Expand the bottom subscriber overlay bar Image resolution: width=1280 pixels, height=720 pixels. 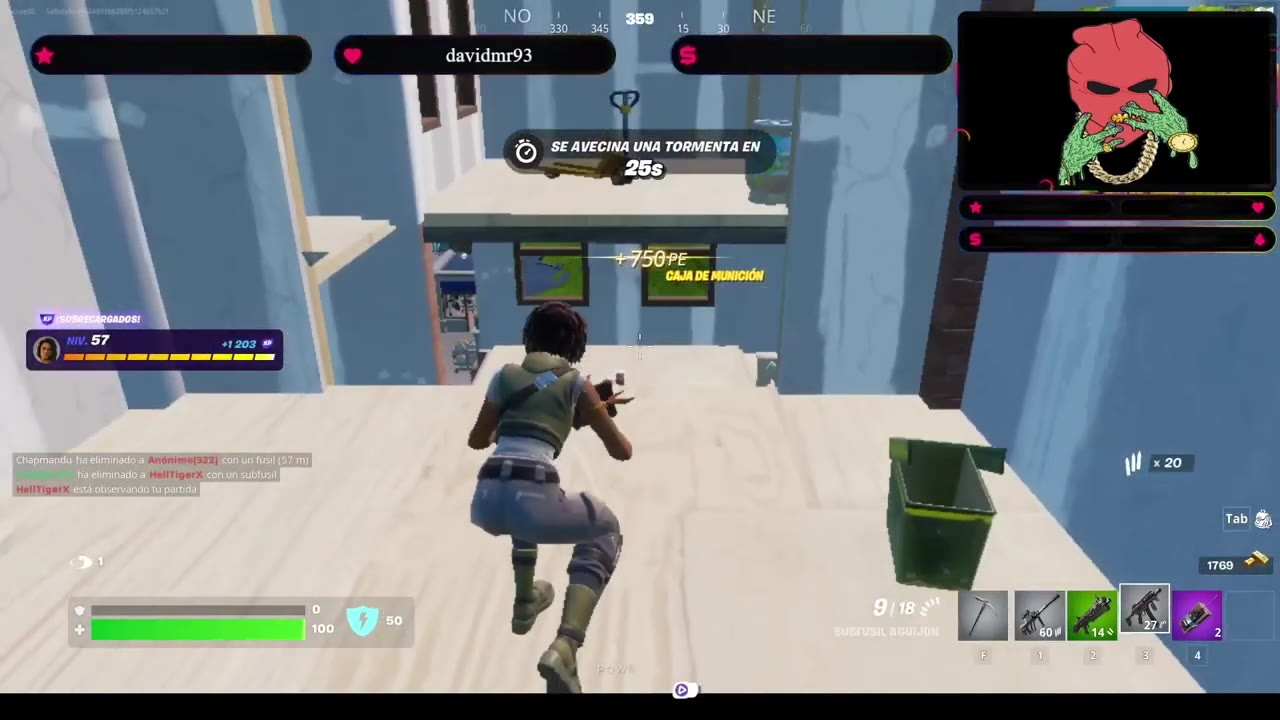(x=1117, y=240)
